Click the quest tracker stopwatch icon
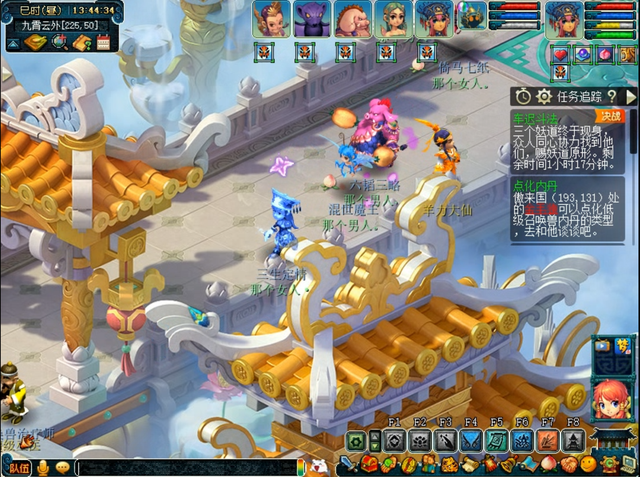The image size is (640, 477). coord(523,96)
